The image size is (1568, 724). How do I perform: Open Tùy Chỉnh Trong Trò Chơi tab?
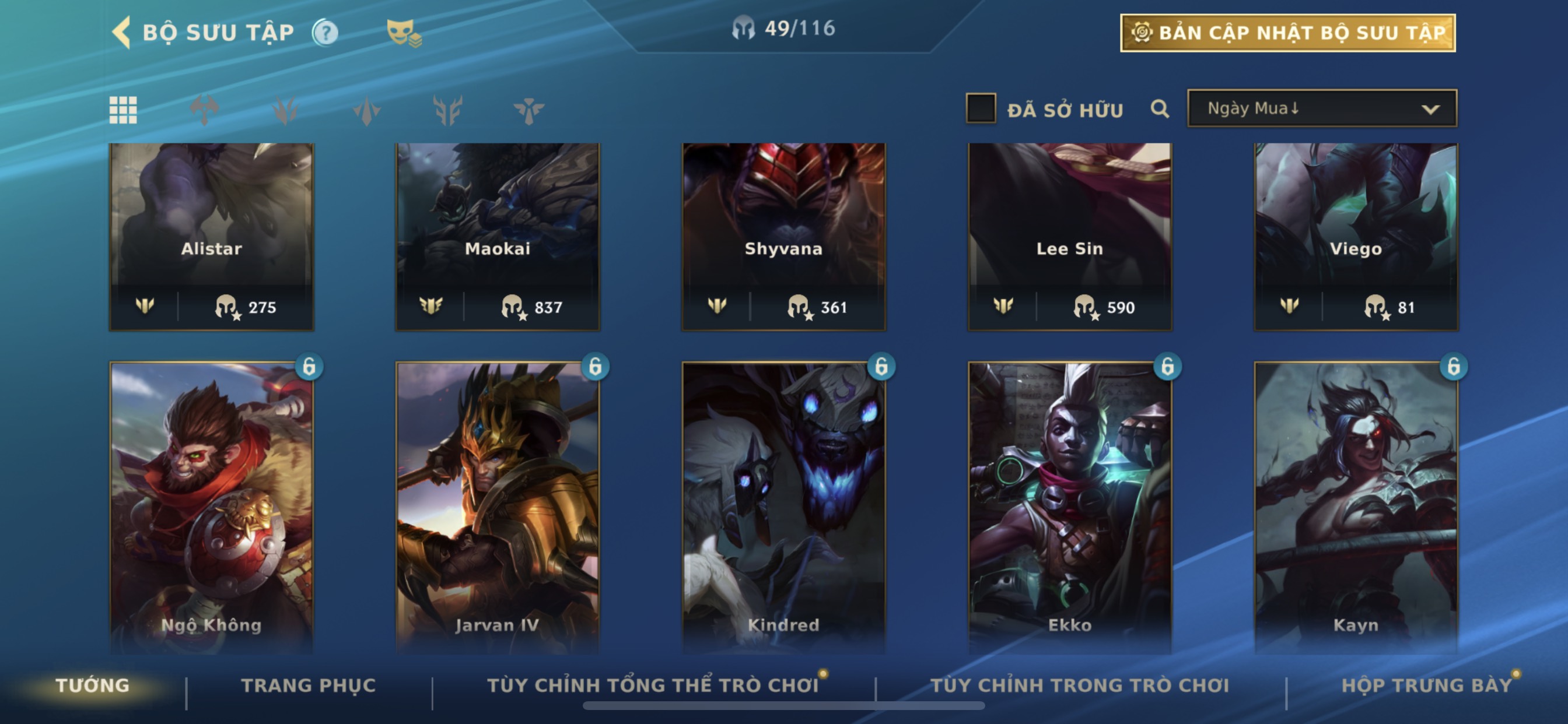coord(1079,686)
